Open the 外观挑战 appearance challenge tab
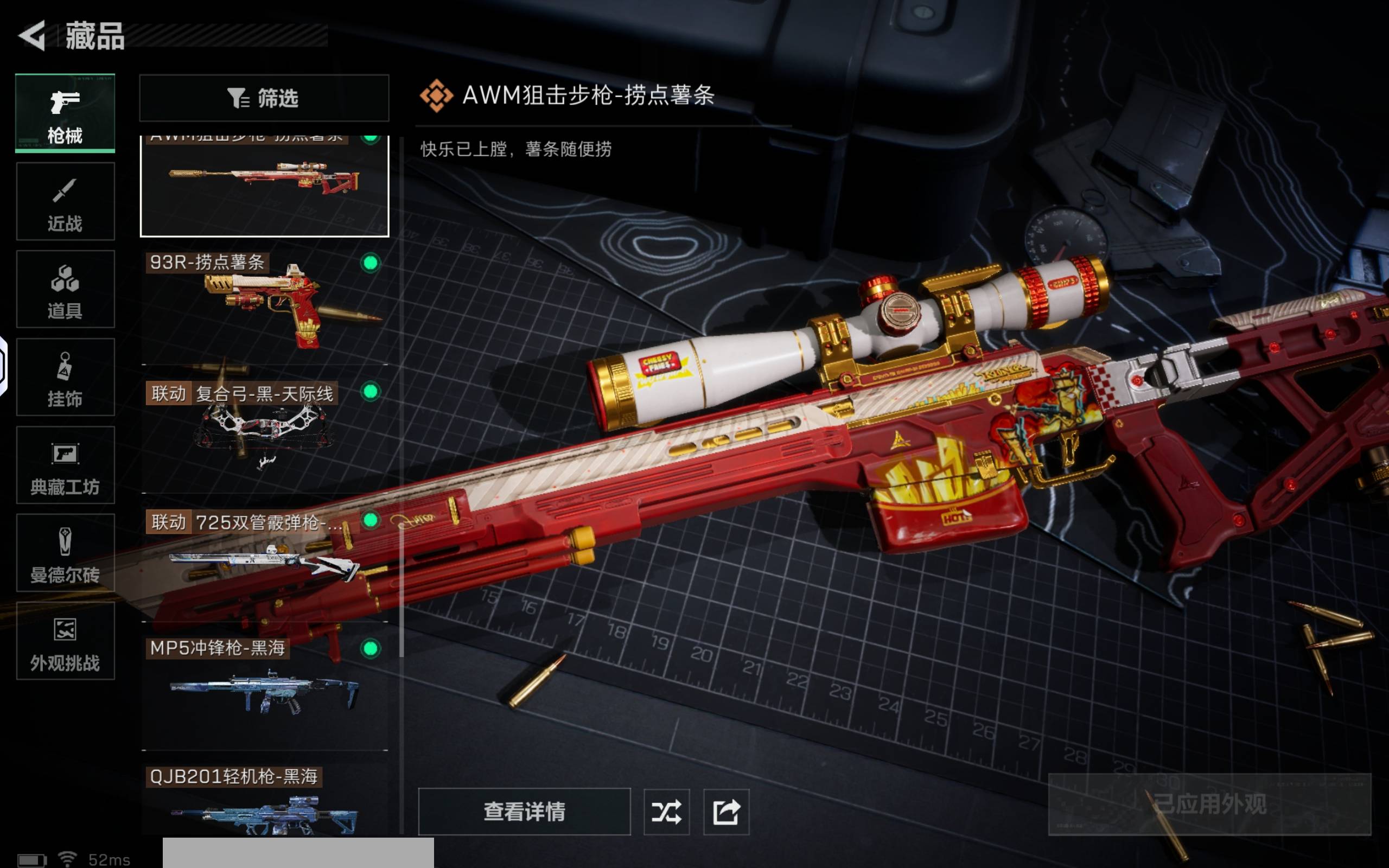The width and height of the screenshot is (1389, 868). click(x=65, y=641)
